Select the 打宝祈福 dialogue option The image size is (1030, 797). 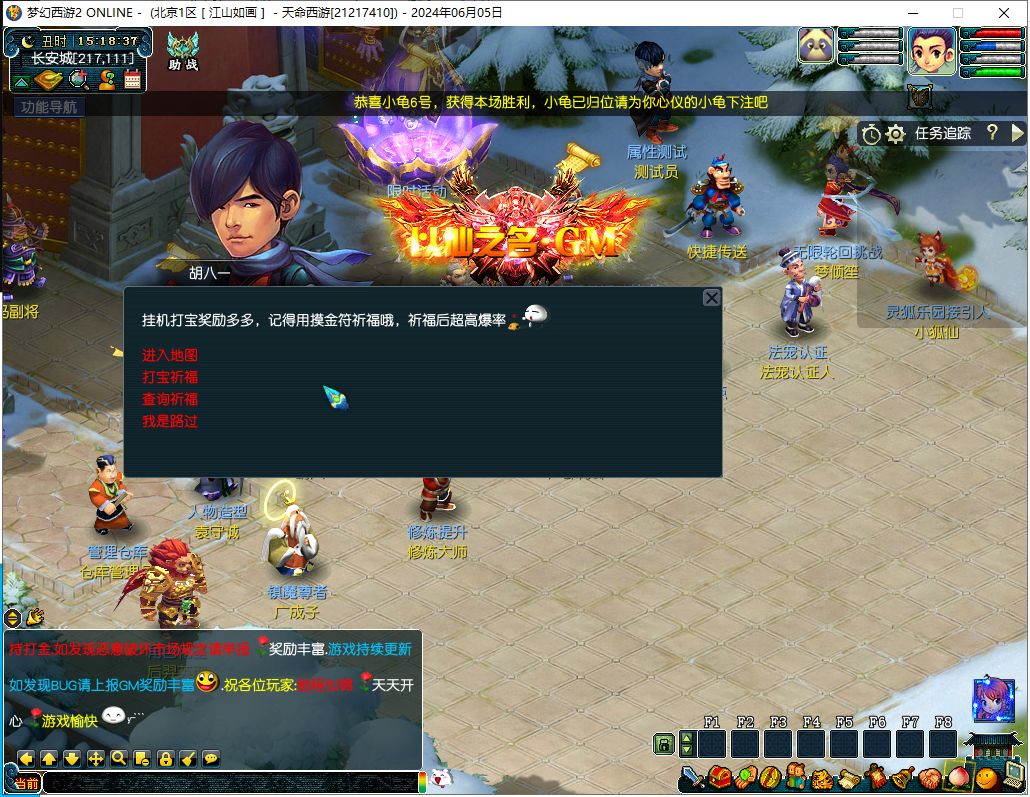170,377
